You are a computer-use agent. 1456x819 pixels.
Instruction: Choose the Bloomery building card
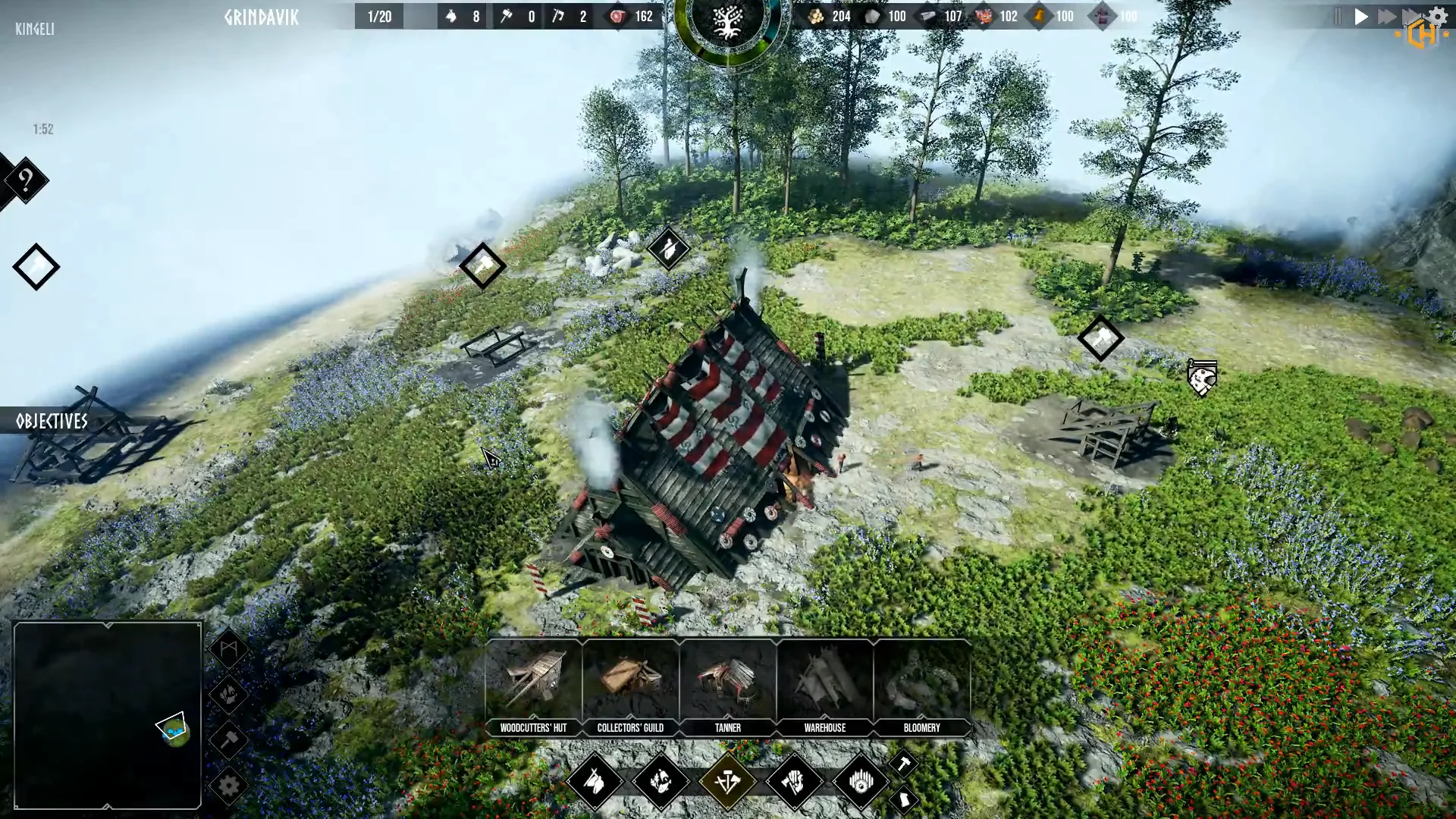[921, 687]
